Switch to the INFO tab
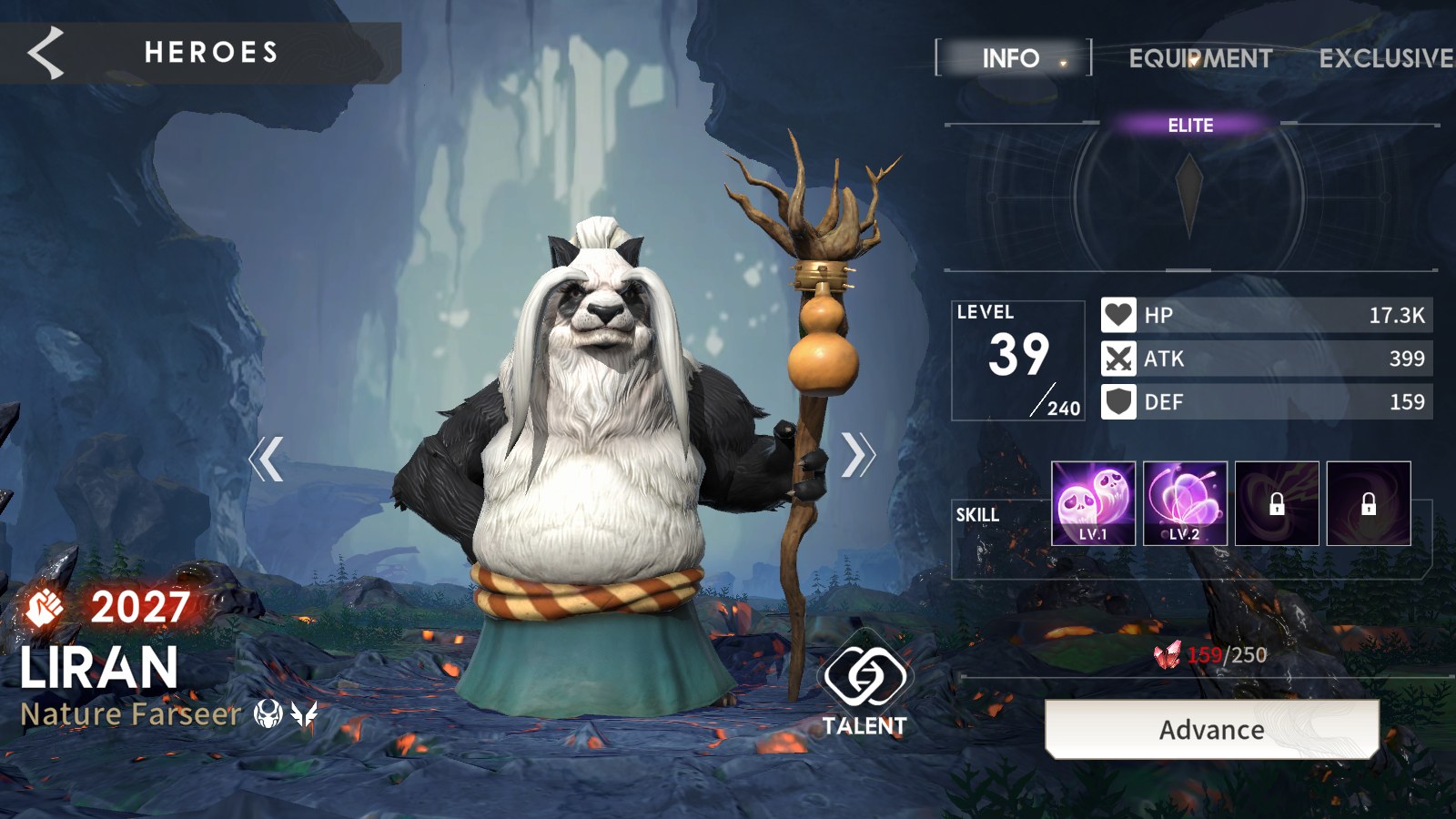This screenshot has height=819, width=1456. [1011, 58]
